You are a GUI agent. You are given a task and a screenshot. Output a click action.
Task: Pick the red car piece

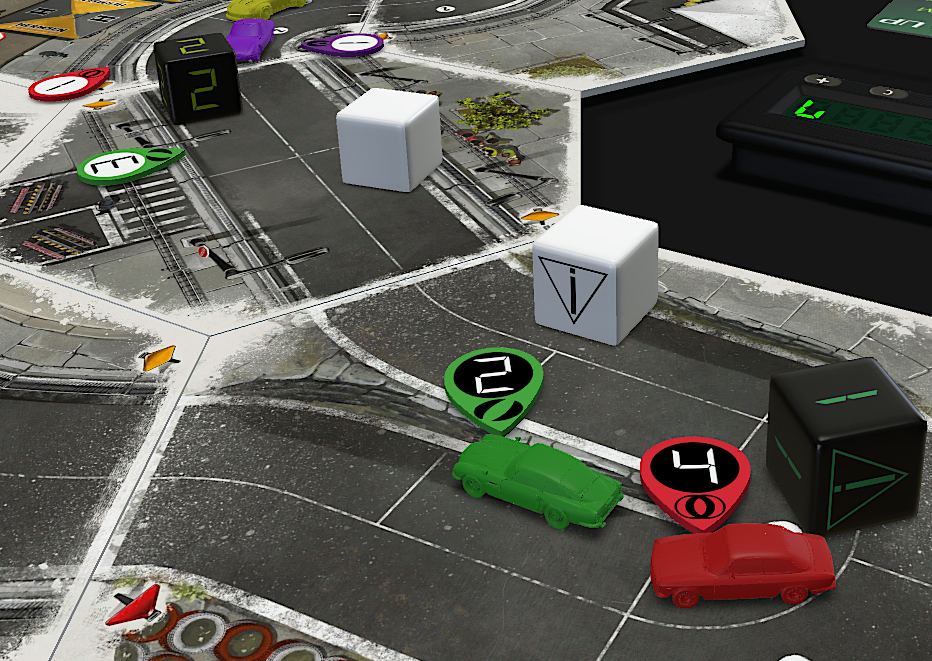click(x=742, y=564)
